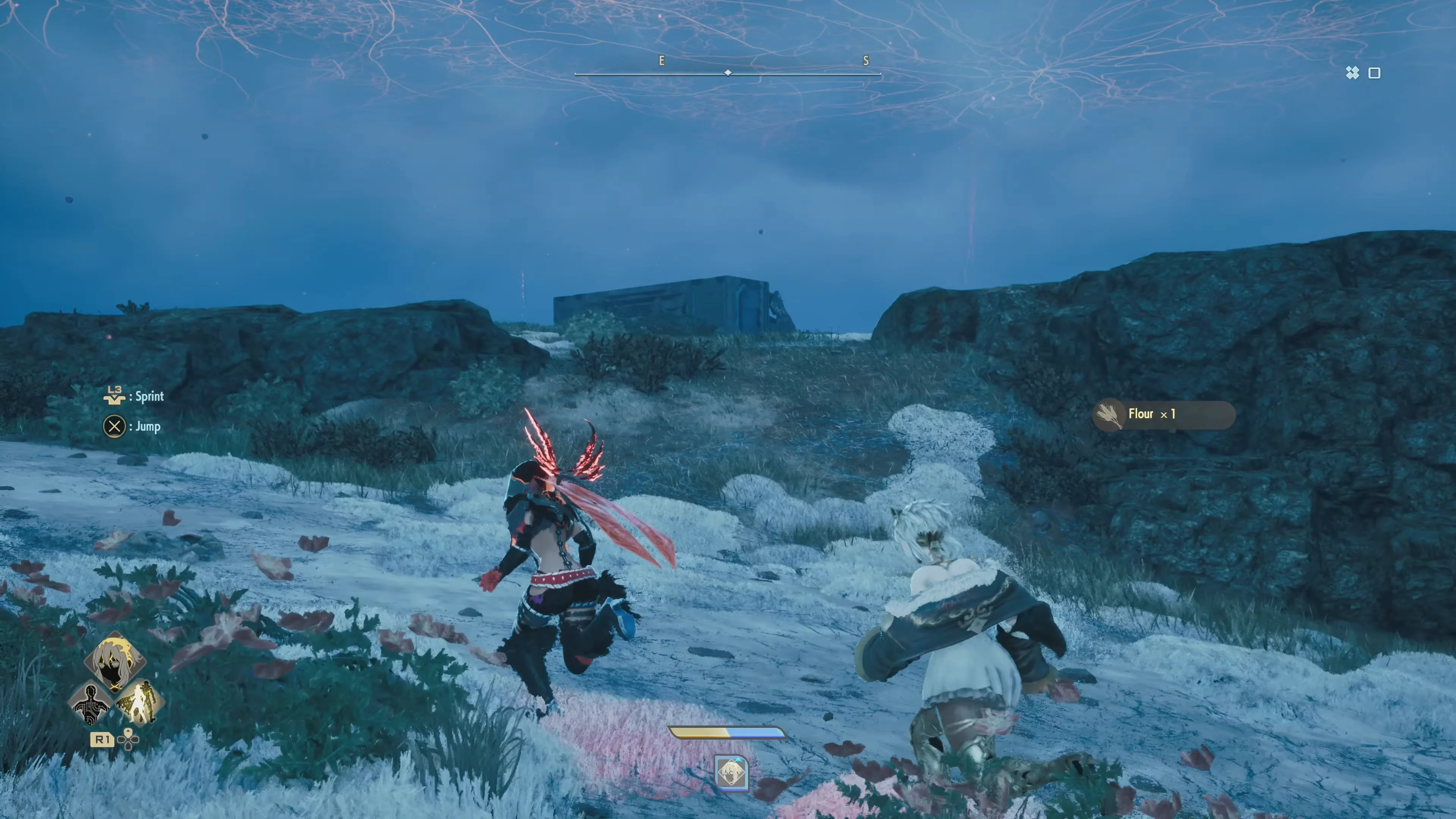Screen dimensions: 1456x819
Task: Click the Flour item pickup notification
Action: click(x=1163, y=415)
